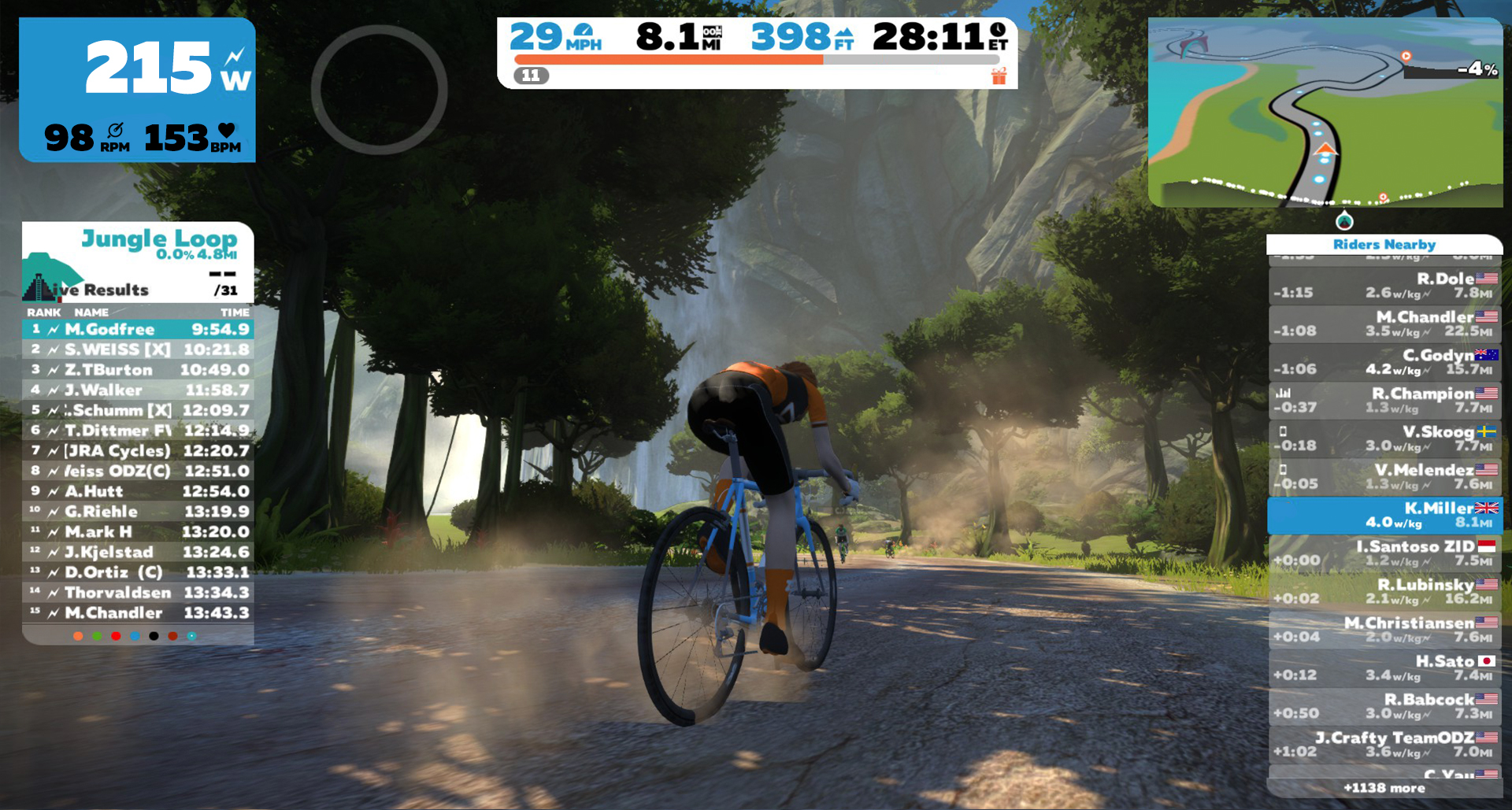The height and width of the screenshot is (810, 1512).
Task: Click the empty power-up ring
Action: pyautogui.click(x=380, y=90)
